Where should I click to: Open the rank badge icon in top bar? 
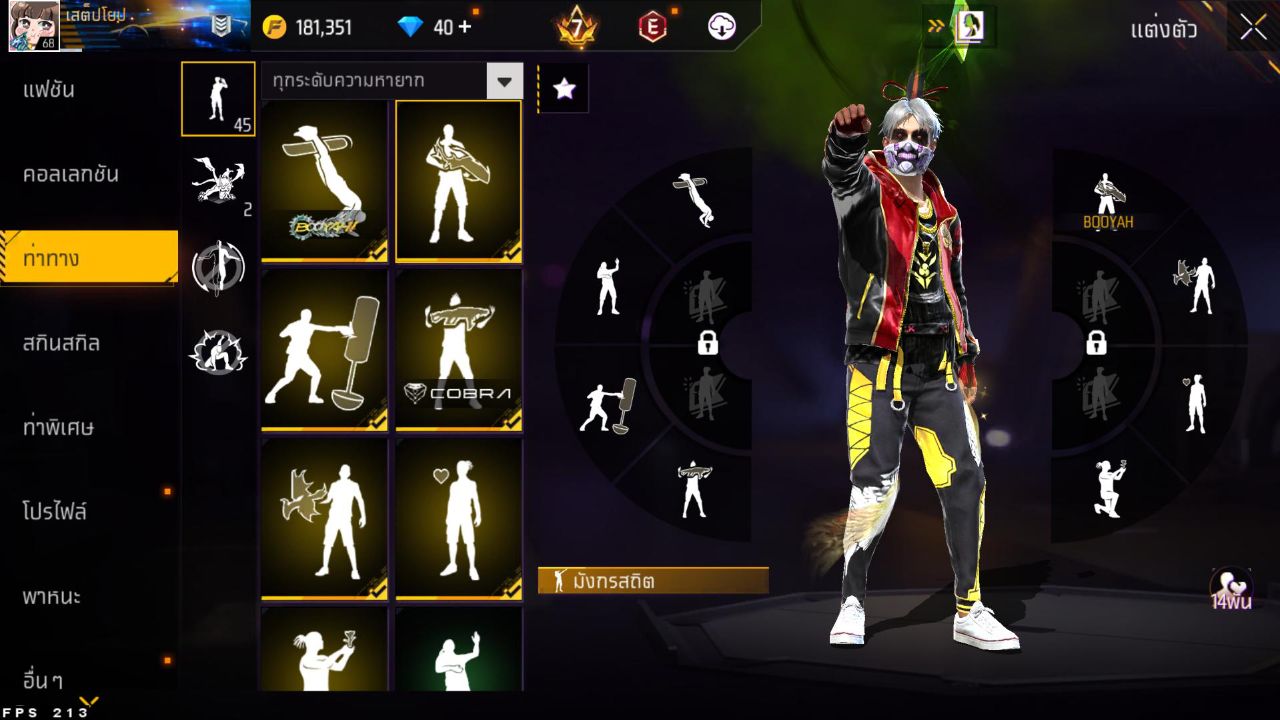click(577, 27)
